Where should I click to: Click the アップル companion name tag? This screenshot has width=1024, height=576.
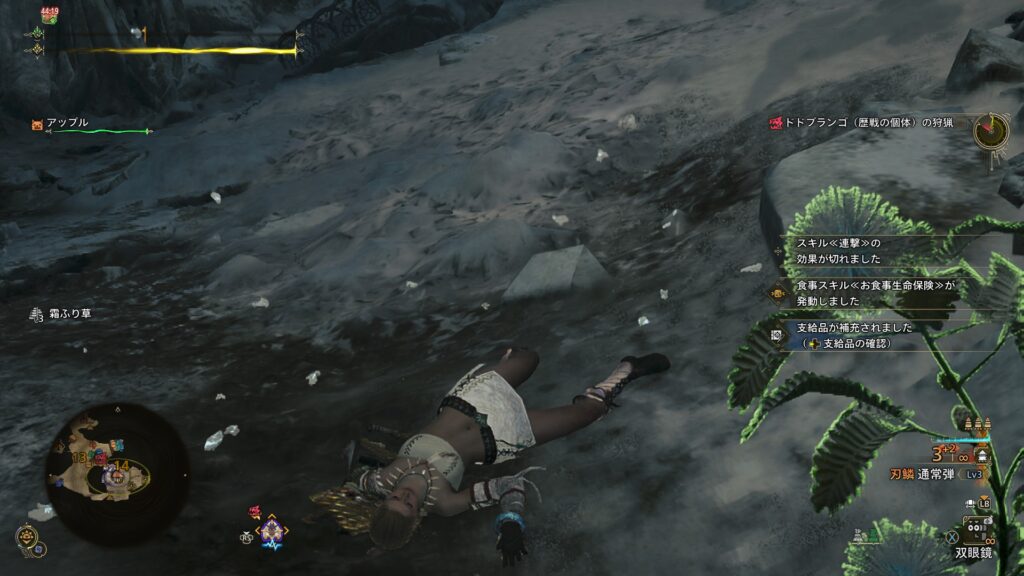click(68, 123)
